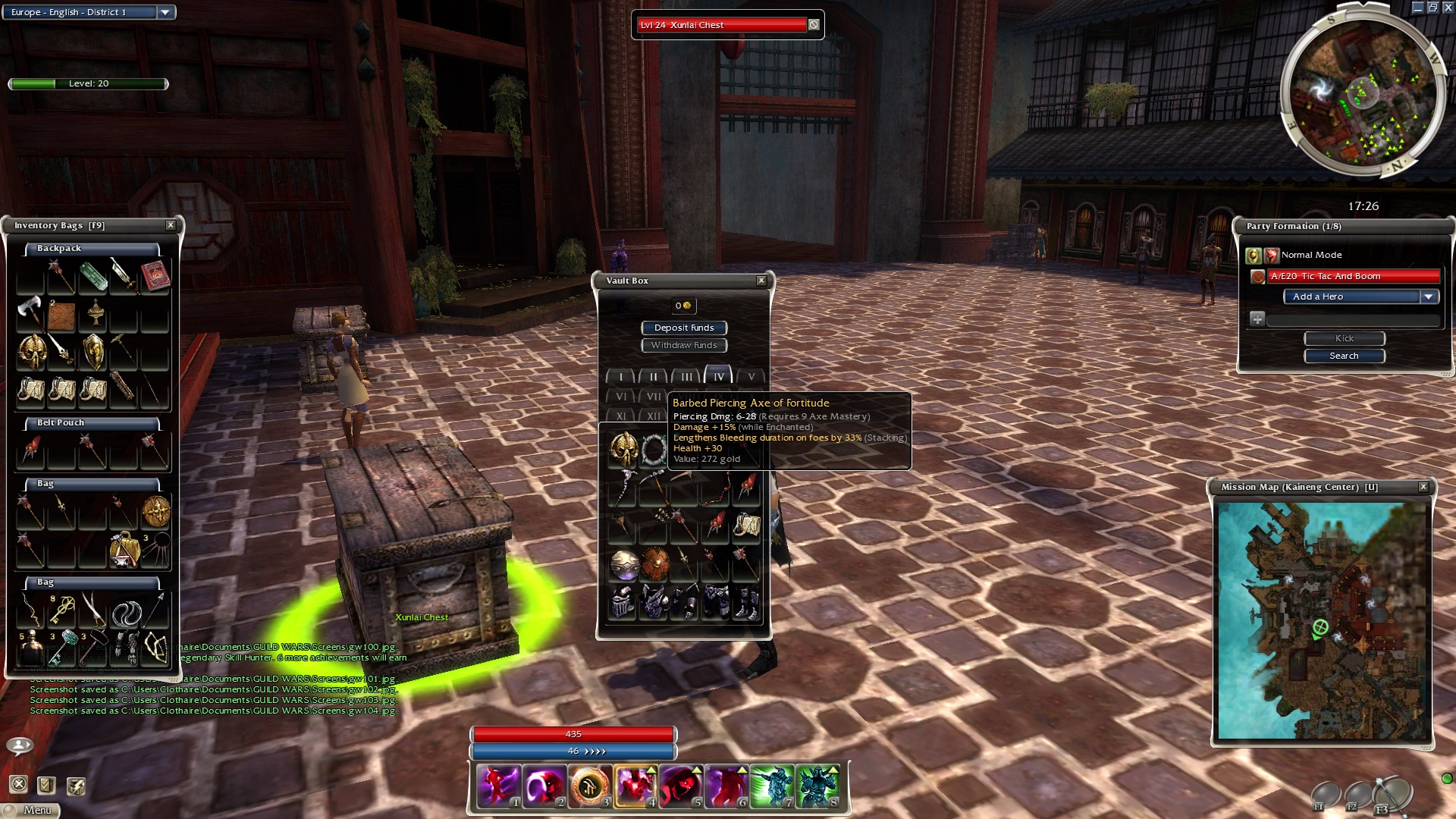Select the golden helmet in the vault
This screenshot has height=819, width=1456.
[x=623, y=449]
